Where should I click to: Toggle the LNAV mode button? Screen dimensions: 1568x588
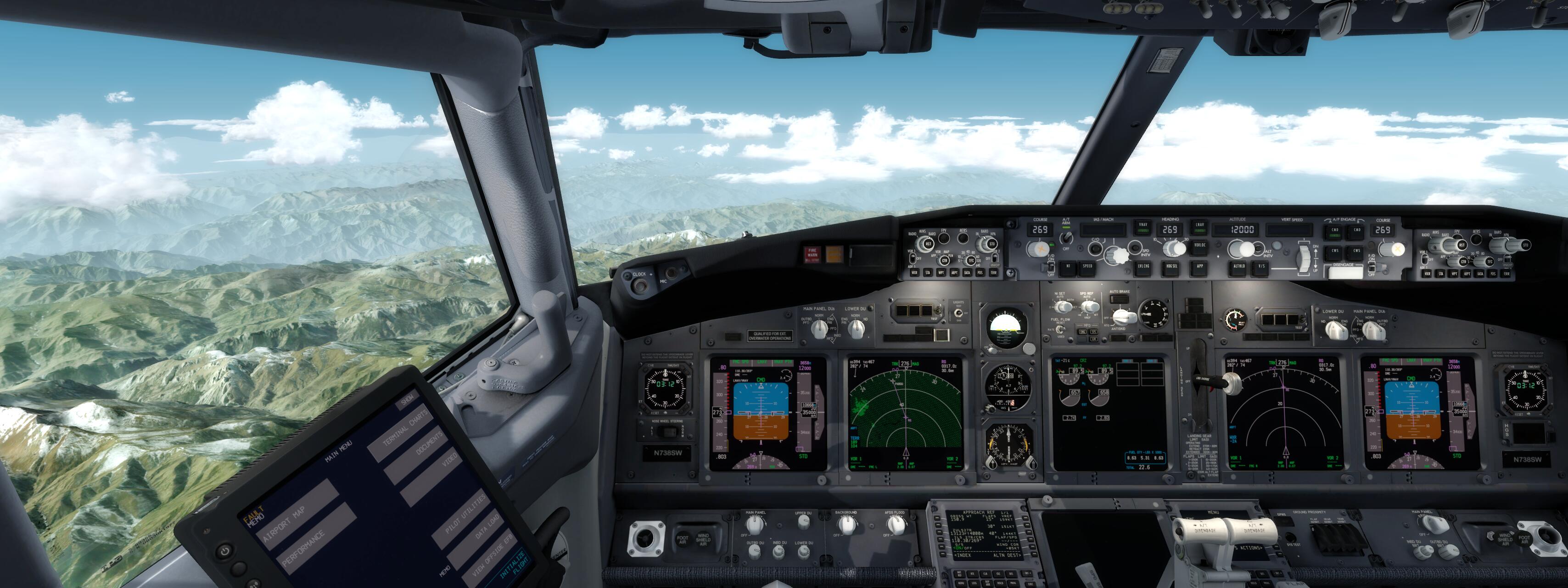pyautogui.click(x=1199, y=228)
